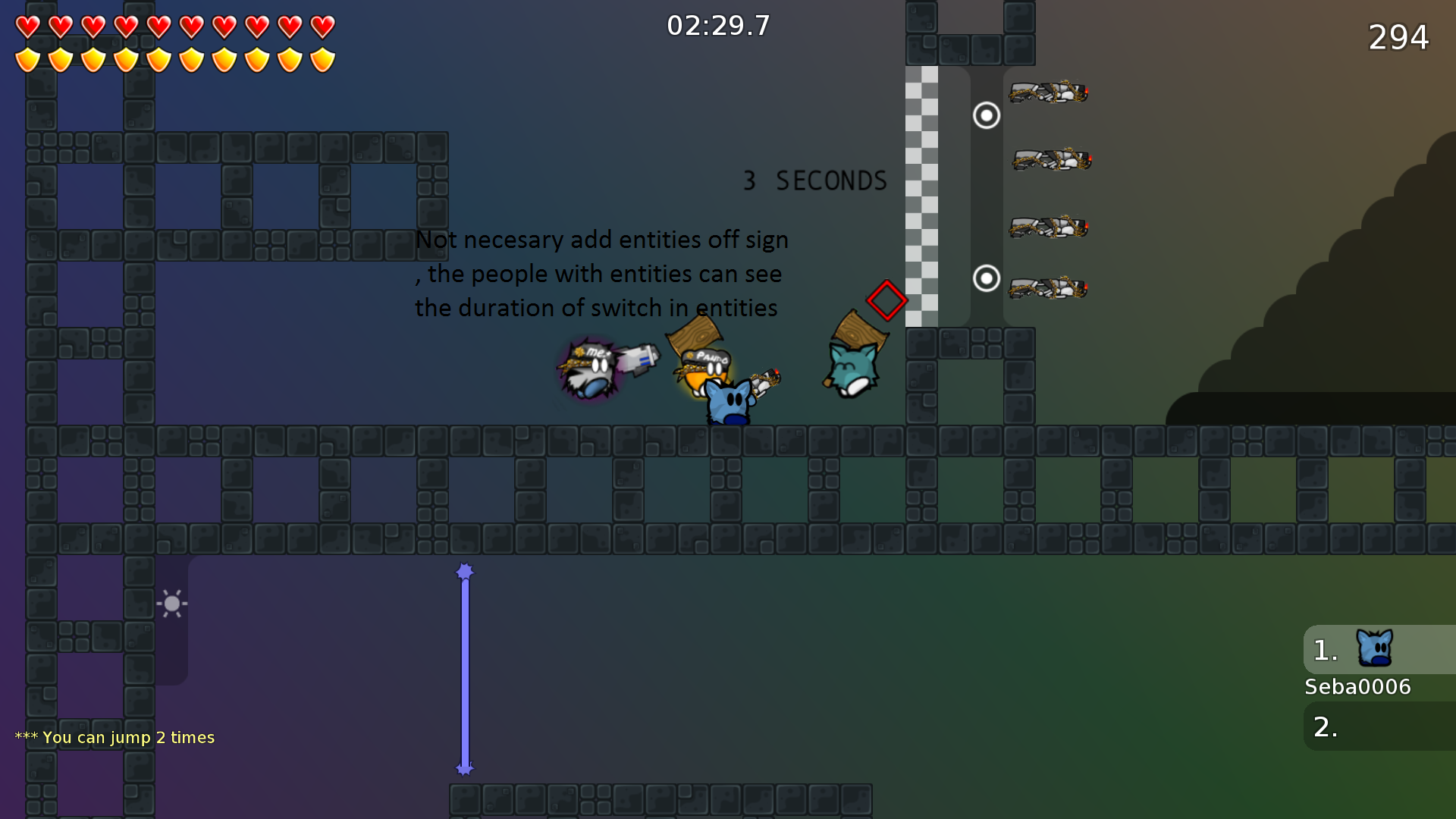Image resolution: width=1456 pixels, height=819 pixels.
Task: Click the red diamond marker above the fox
Action: pos(885,301)
